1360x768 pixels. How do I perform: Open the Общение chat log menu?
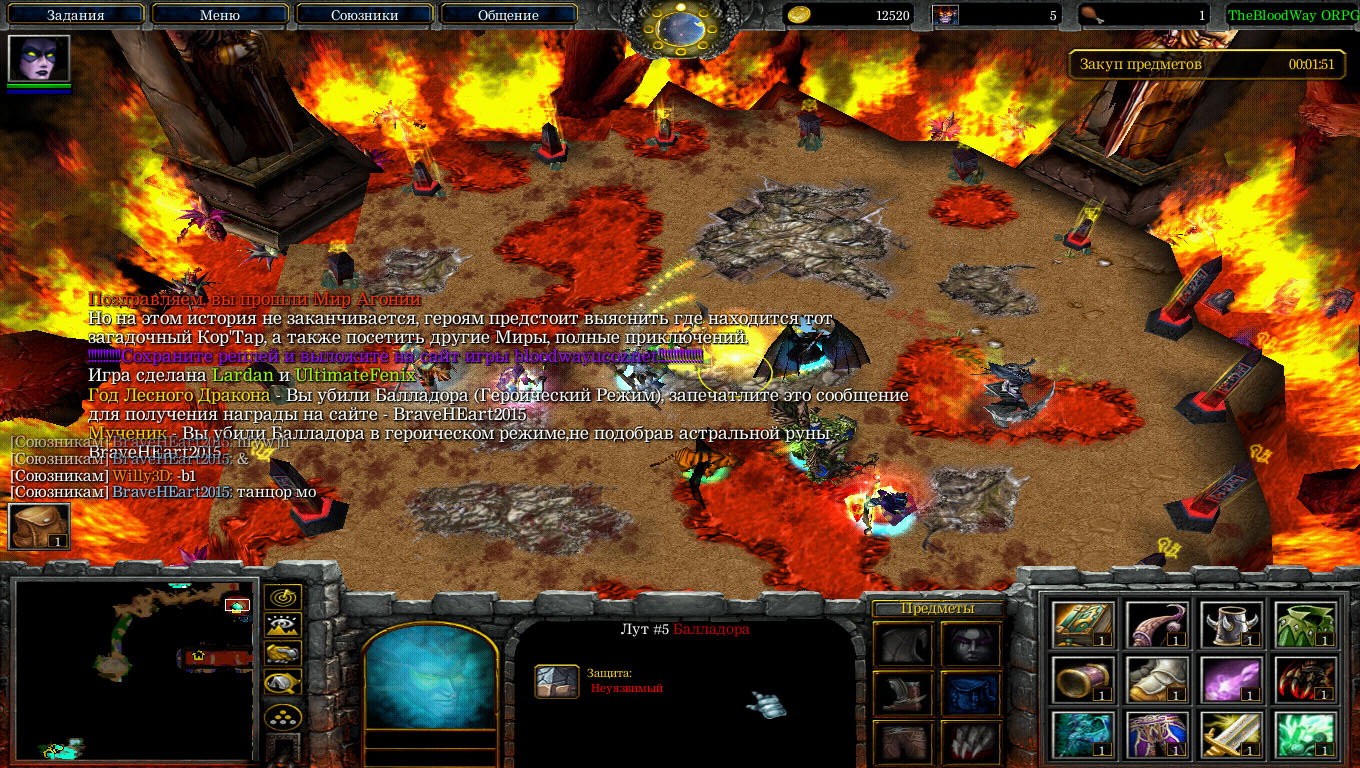pyautogui.click(x=508, y=15)
